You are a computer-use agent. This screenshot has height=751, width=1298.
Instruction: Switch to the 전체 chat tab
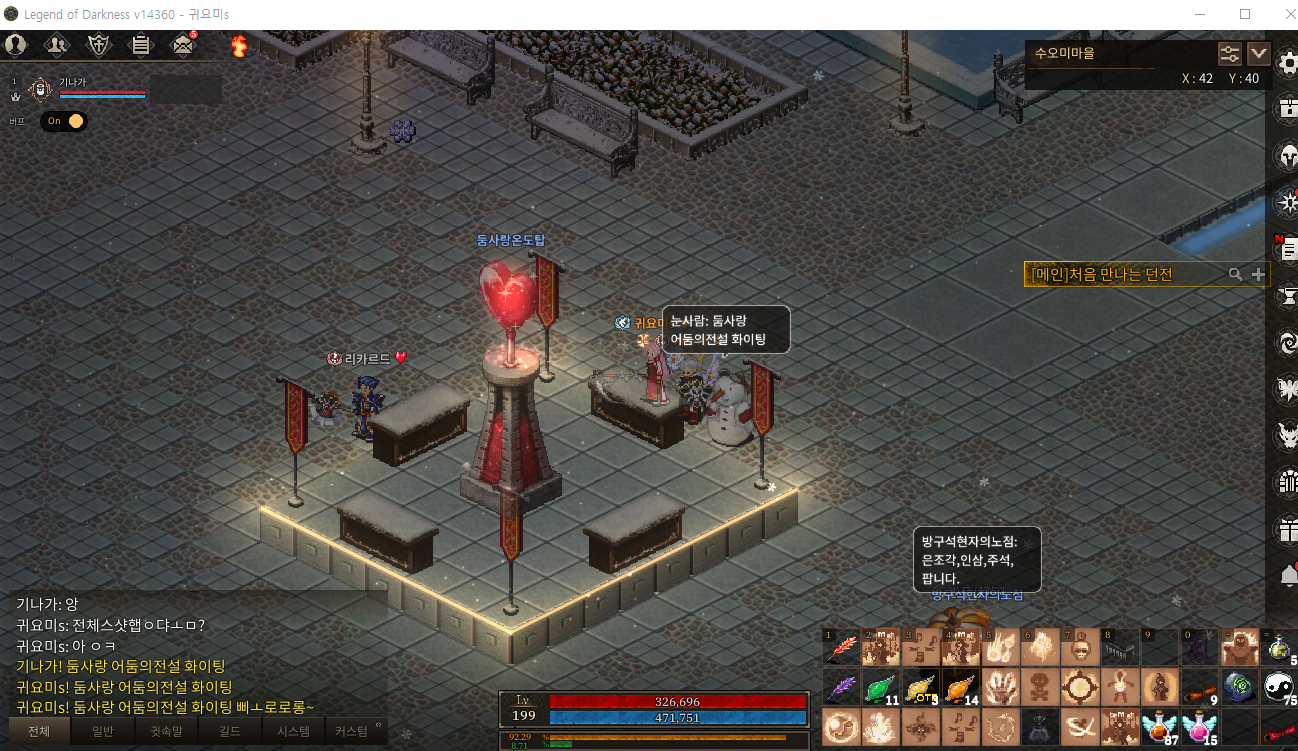click(x=39, y=731)
